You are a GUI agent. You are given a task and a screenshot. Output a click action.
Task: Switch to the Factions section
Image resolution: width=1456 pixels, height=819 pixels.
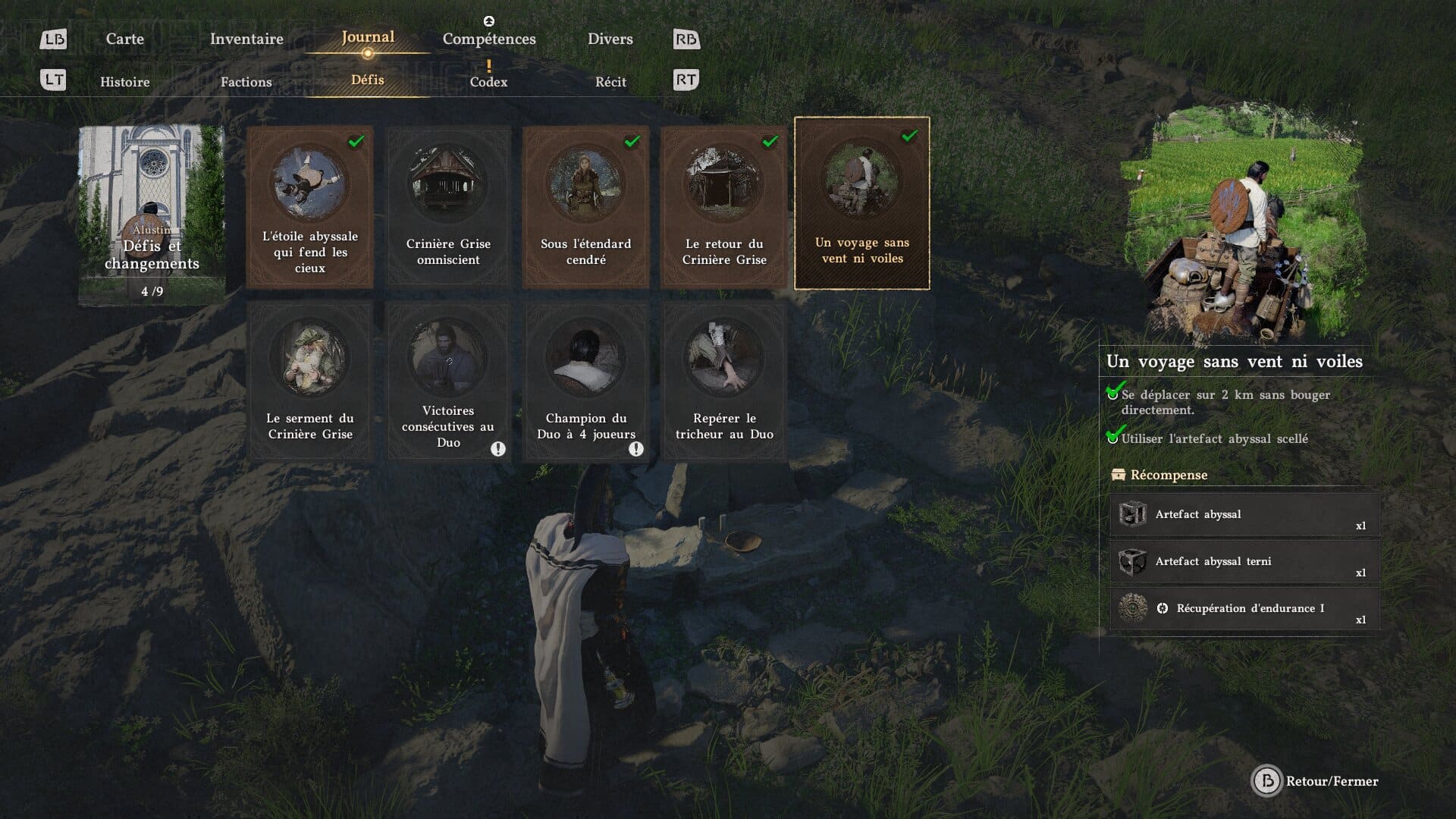246,82
